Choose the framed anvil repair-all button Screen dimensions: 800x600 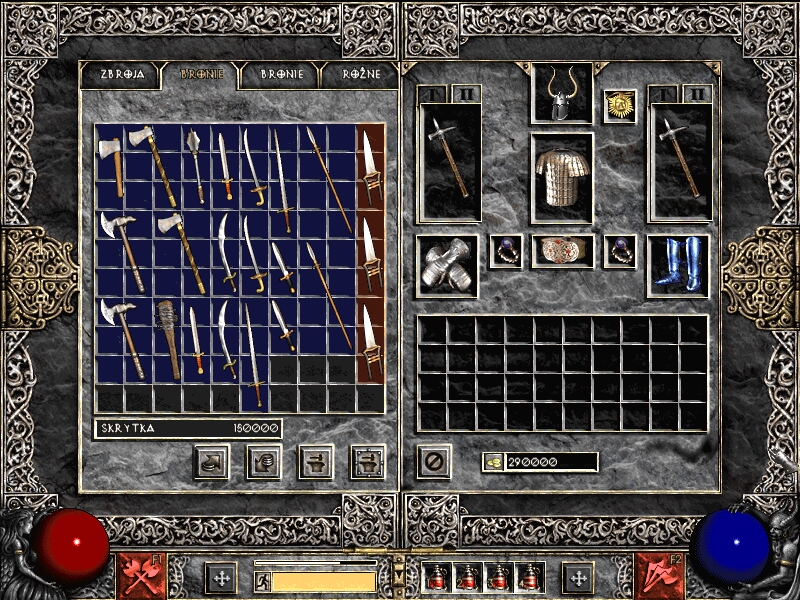click(368, 461)
